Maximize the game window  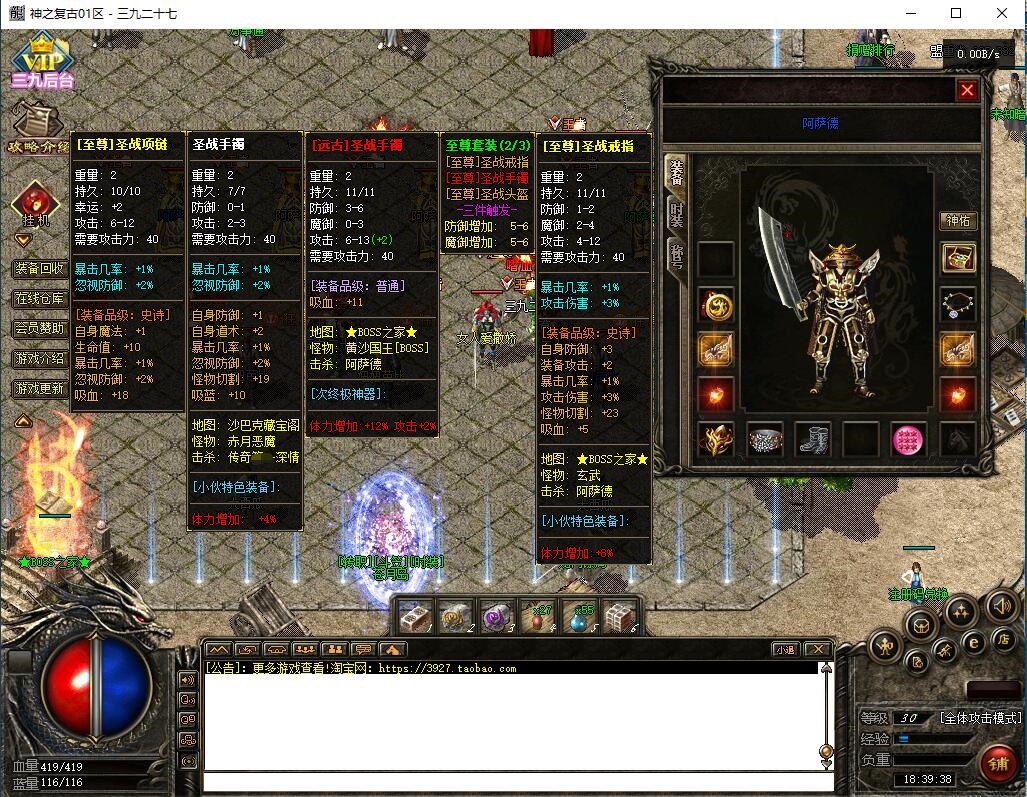(956, 13)
